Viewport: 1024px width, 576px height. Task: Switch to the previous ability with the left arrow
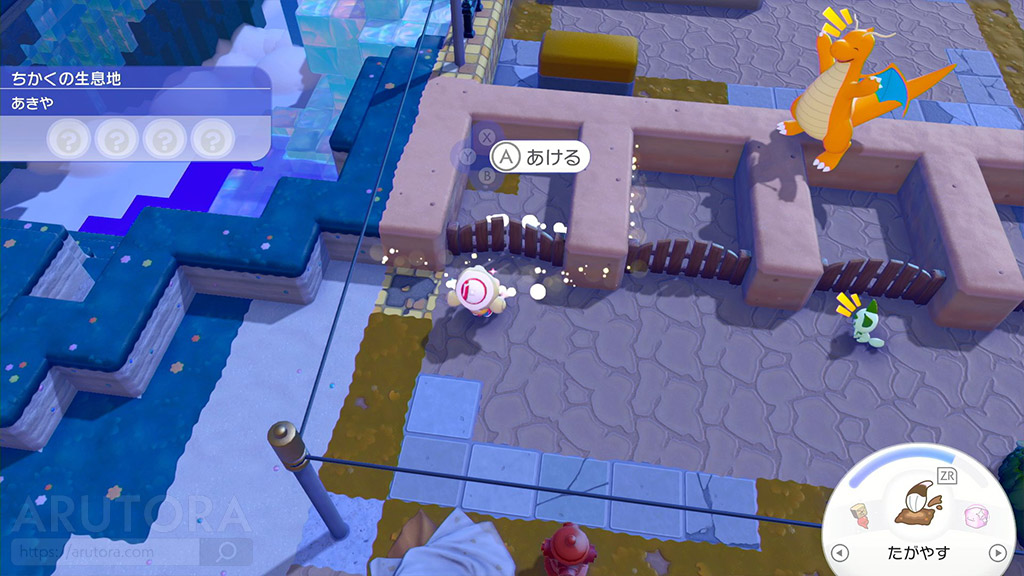pyautogui.click(x=840, y=553)
